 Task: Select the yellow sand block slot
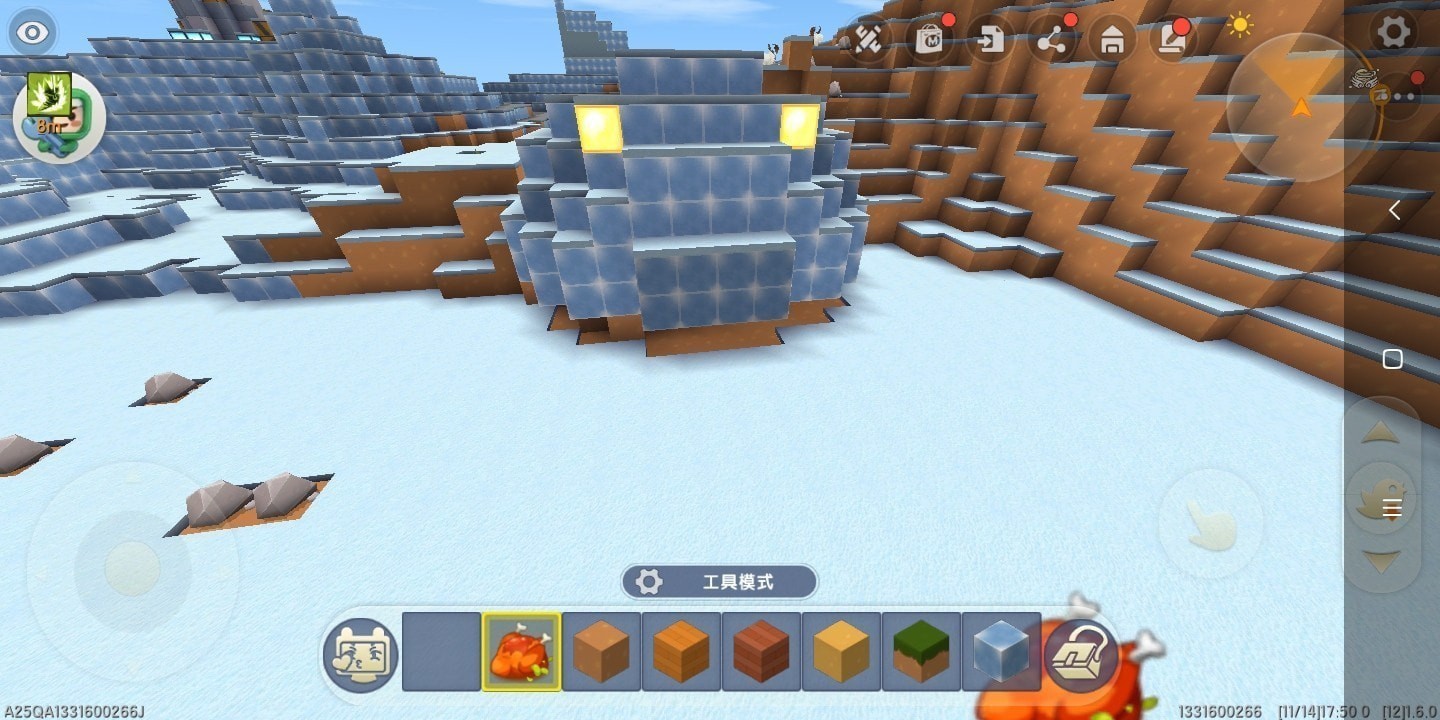point(841,651)
